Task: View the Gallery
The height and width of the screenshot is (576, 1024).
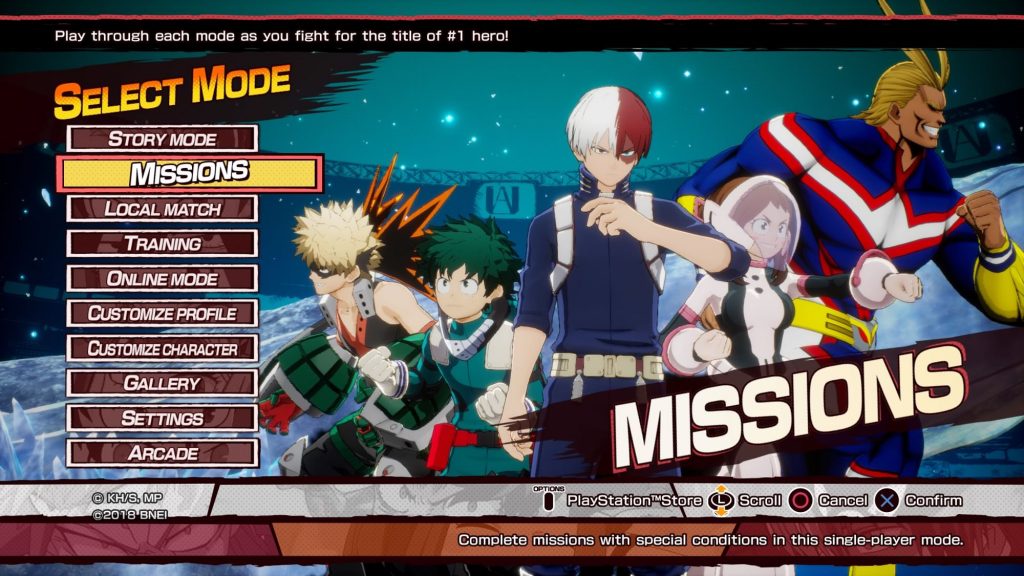Action: (x=162, y=384)
